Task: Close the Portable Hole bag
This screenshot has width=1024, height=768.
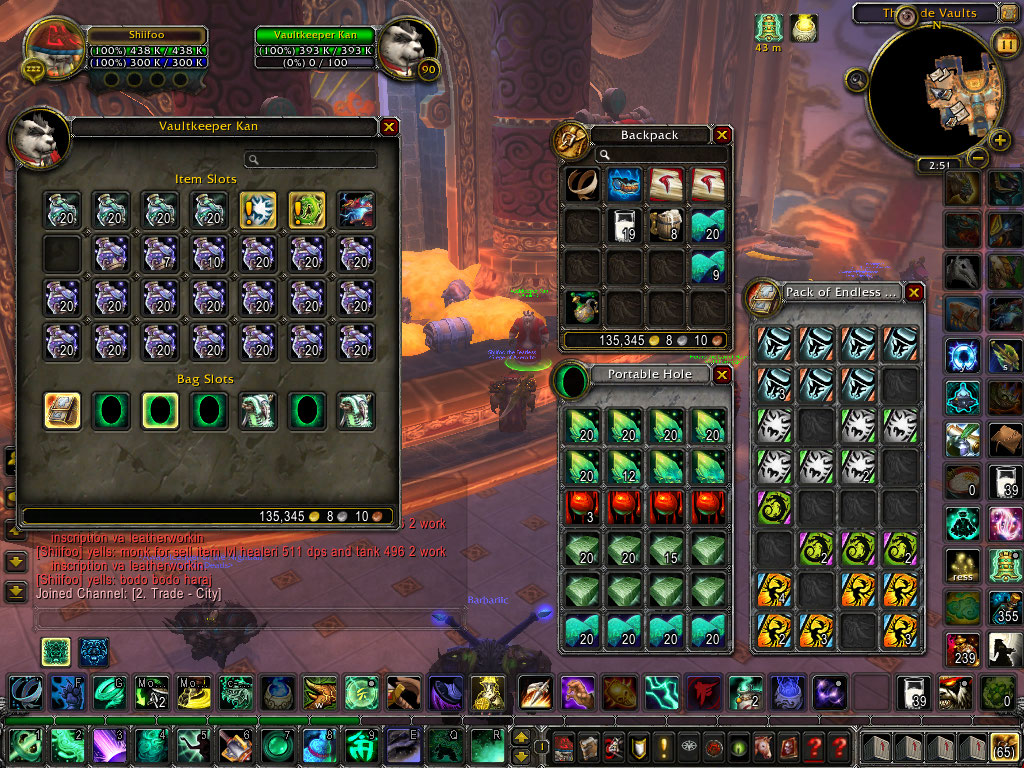Action: click(722, 375)
